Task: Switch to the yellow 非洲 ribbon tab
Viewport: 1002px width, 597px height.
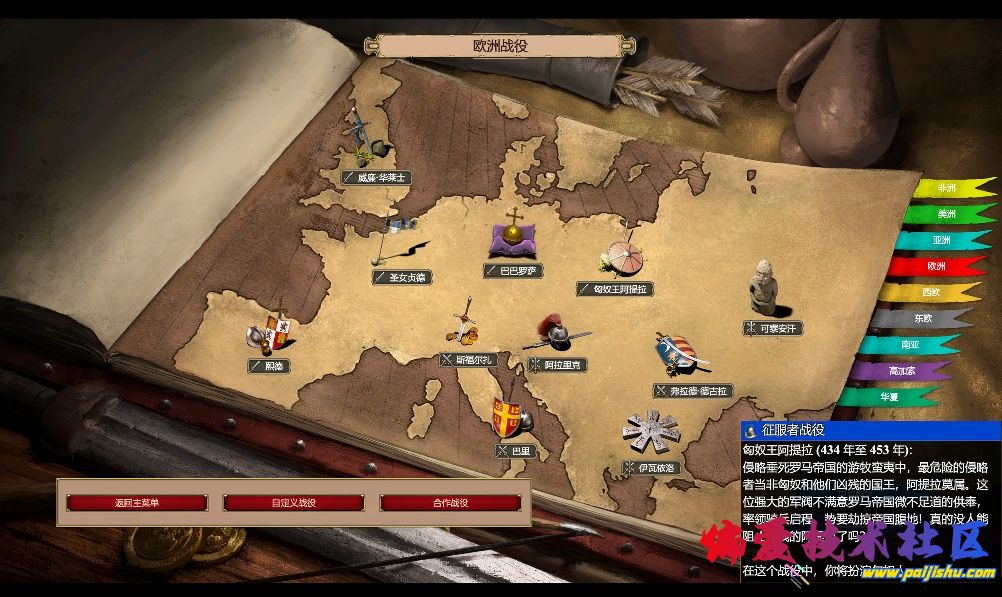Action: (950, 187)
